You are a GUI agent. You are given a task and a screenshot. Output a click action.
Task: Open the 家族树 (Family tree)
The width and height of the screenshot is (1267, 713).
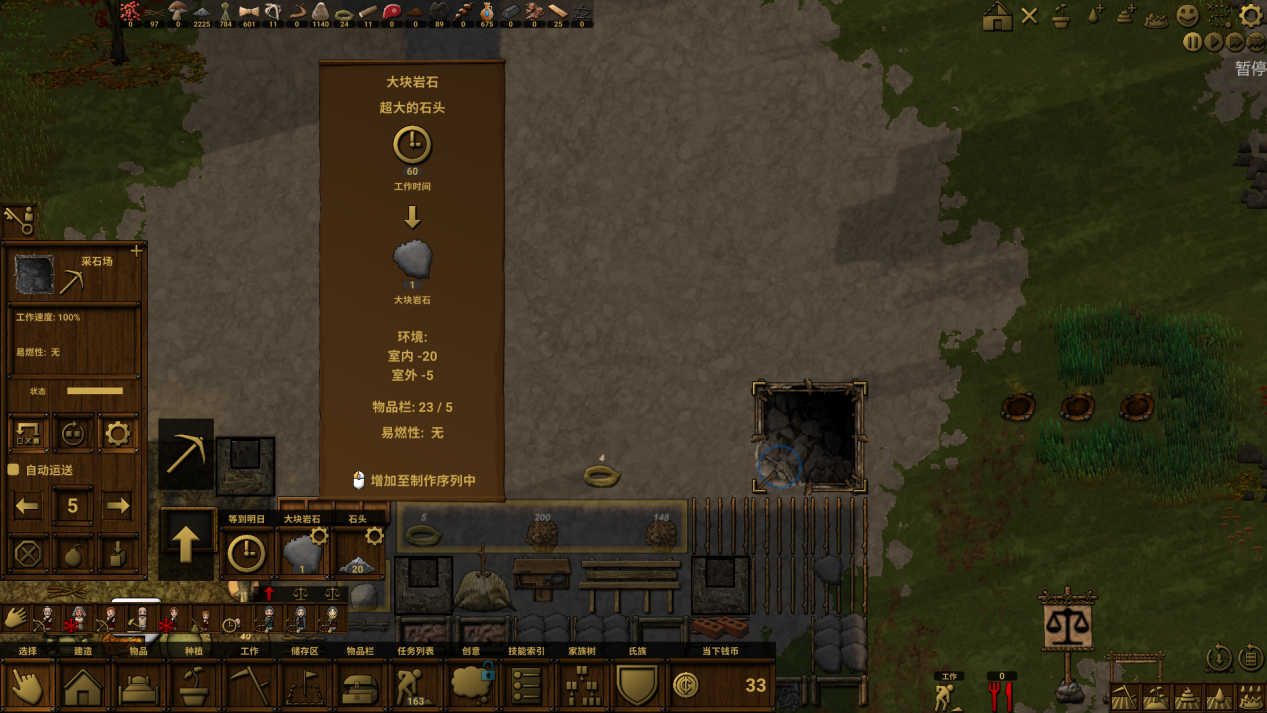582,686
